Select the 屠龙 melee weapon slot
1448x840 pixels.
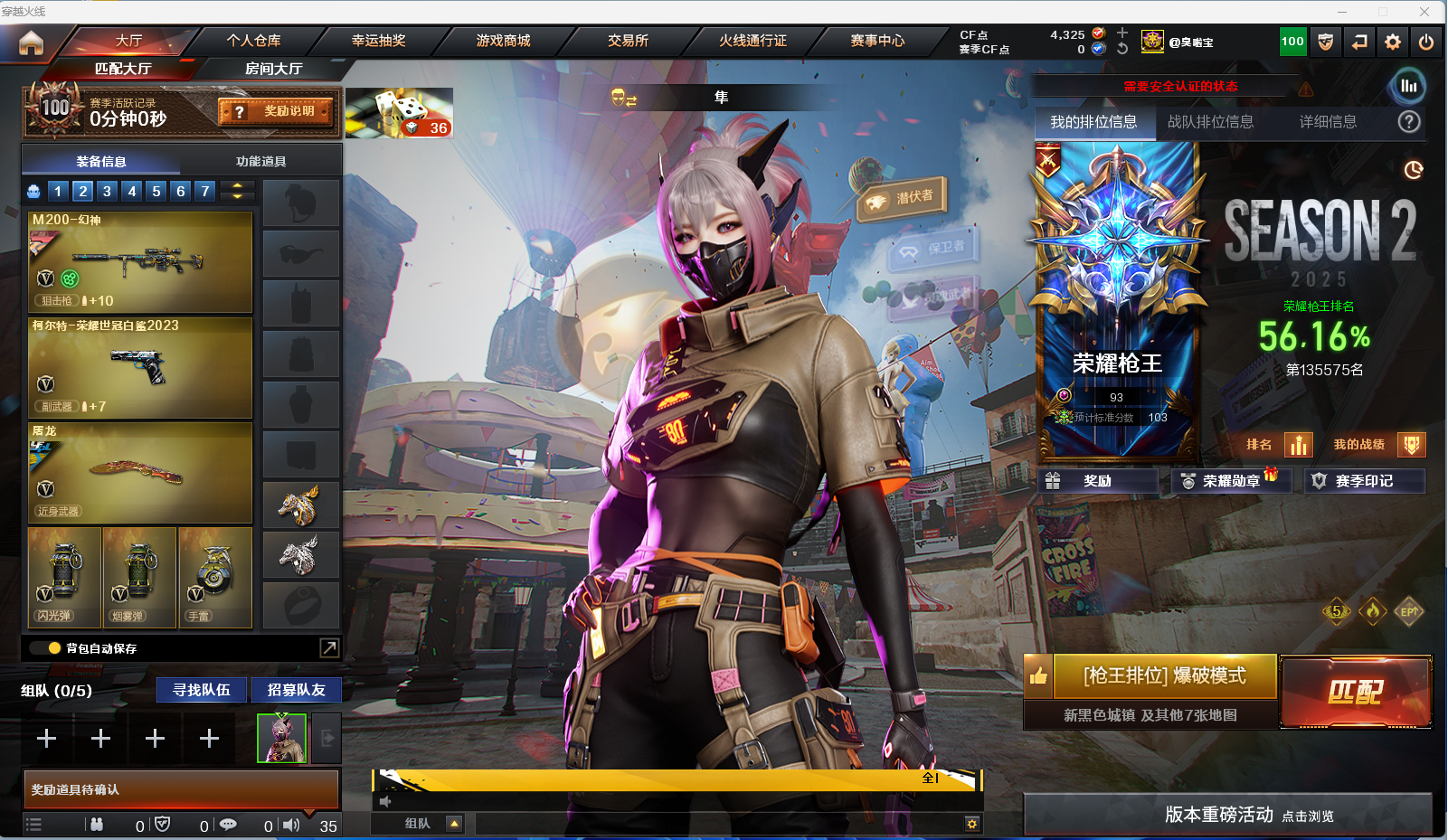pyautogui.click(x=140, y=472)
